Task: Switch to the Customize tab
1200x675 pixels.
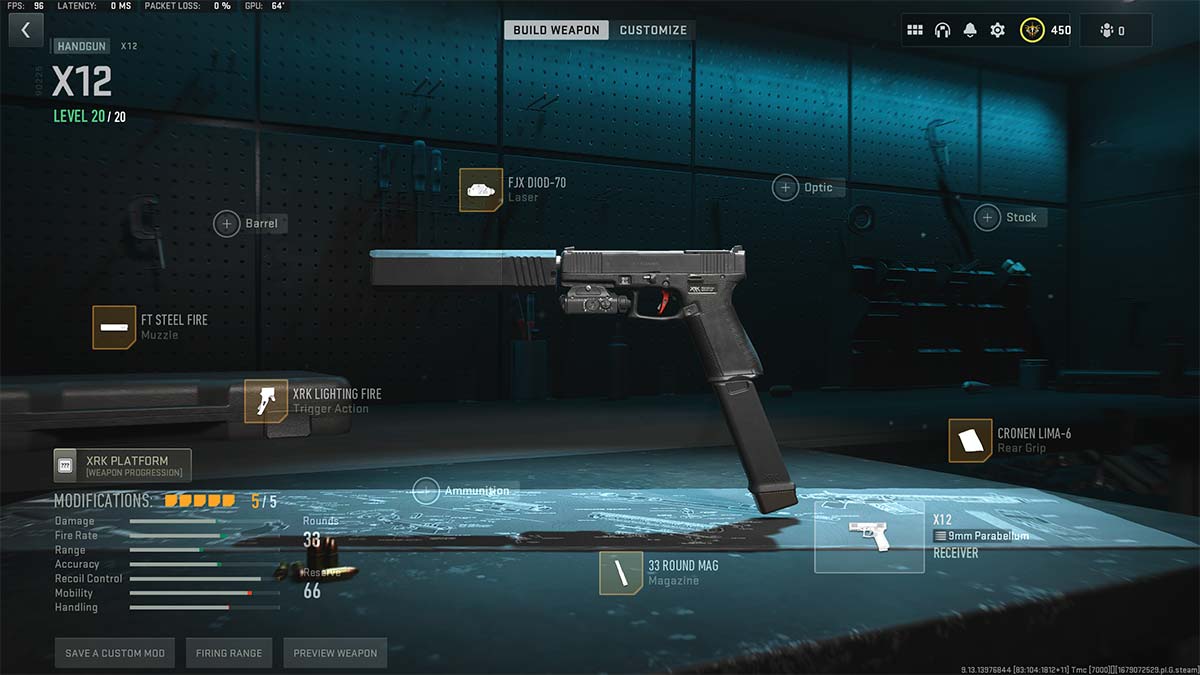Action: coord(653,30)
